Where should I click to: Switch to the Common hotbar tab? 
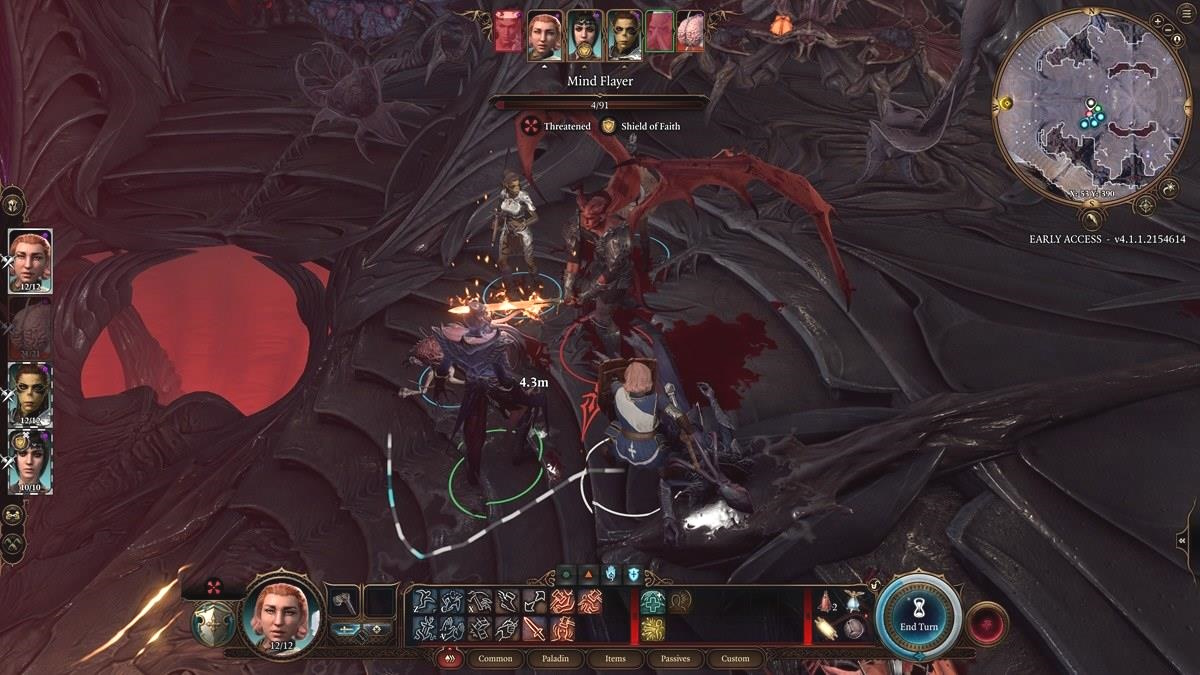(x=495, y=659)
